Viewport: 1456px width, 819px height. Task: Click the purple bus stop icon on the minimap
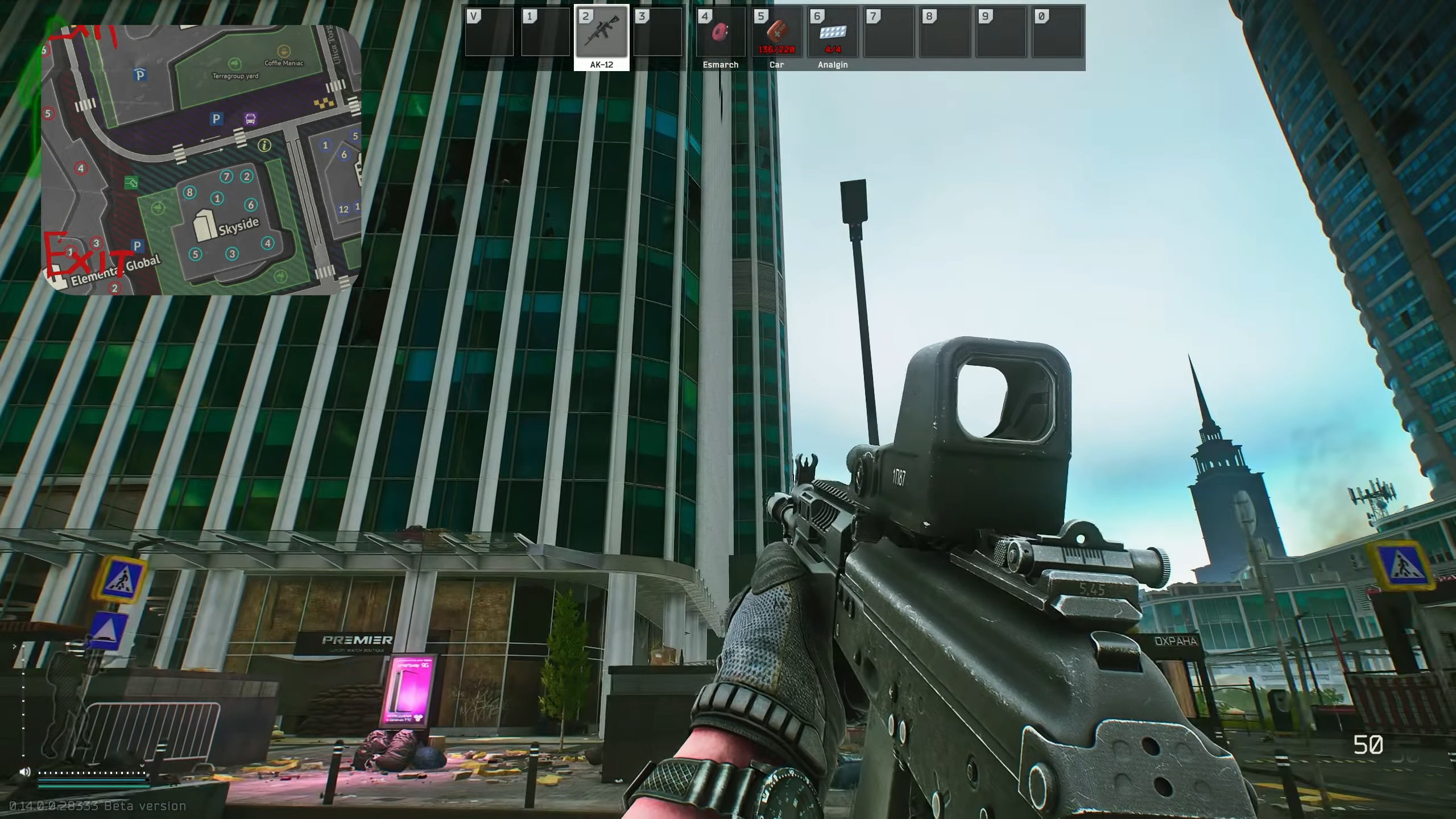click(250, 120)
